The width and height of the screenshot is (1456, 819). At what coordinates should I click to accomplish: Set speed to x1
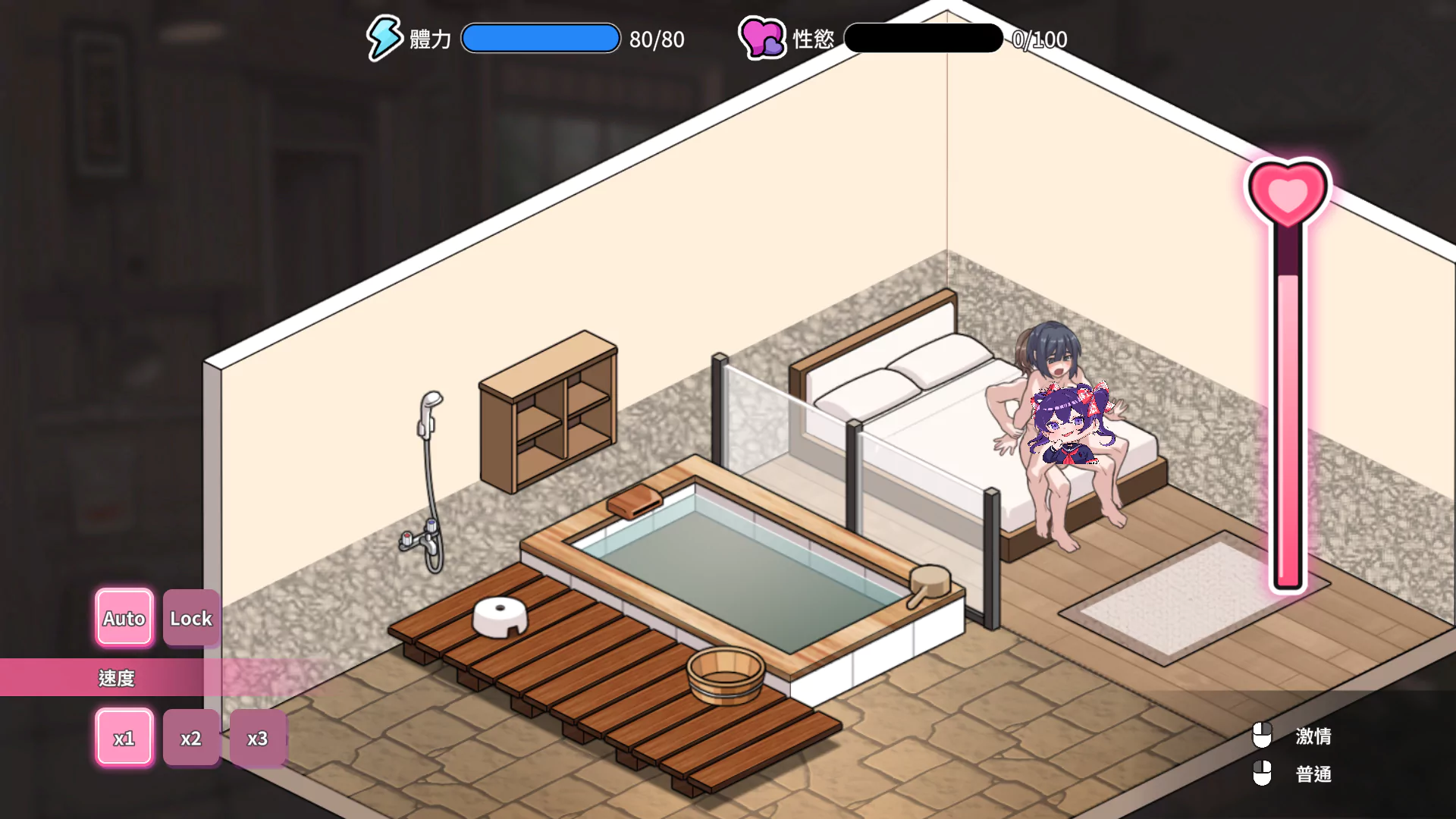[x=124, y=738]
